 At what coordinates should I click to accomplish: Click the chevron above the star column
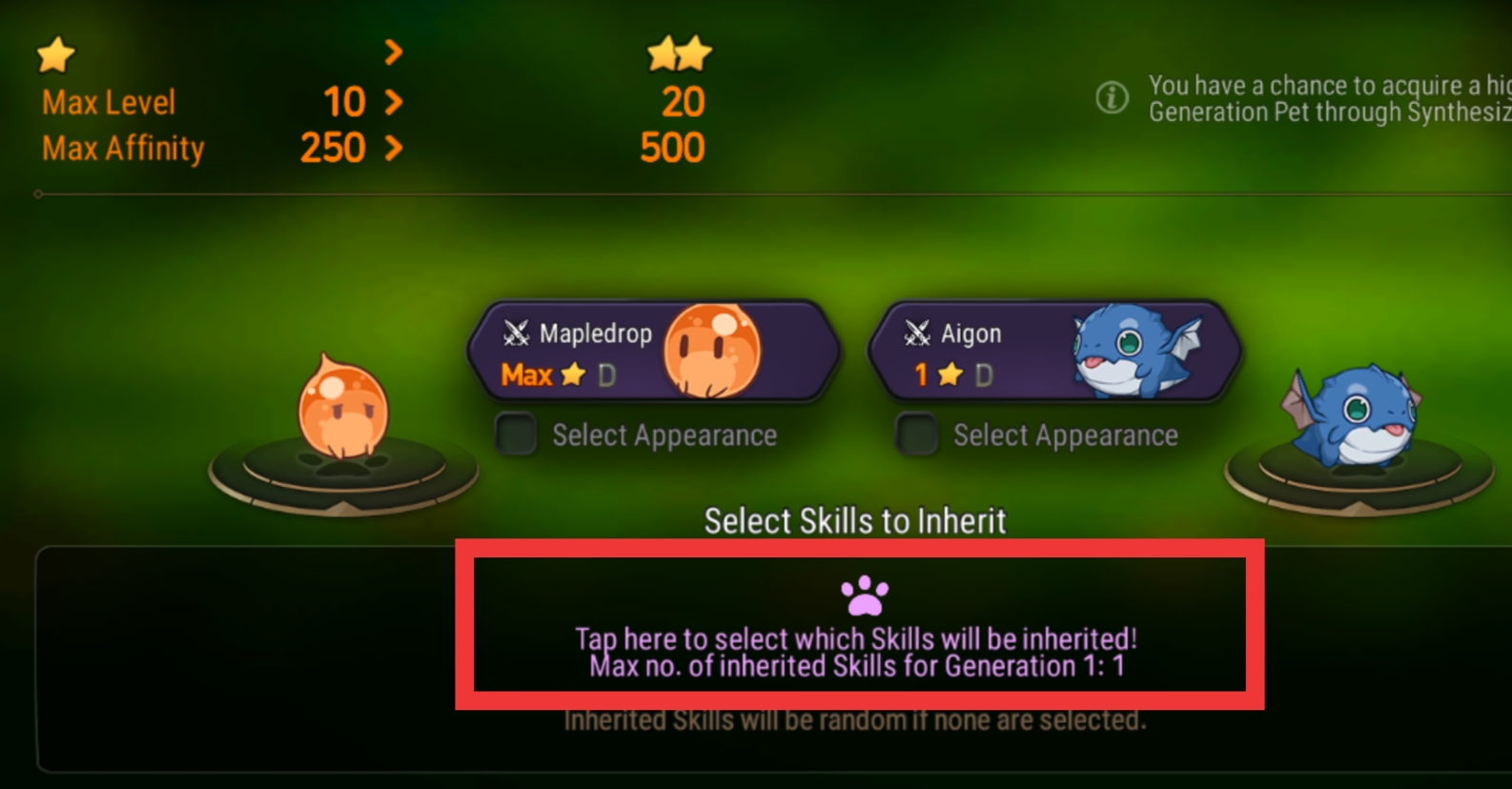[x=394, y=54]
